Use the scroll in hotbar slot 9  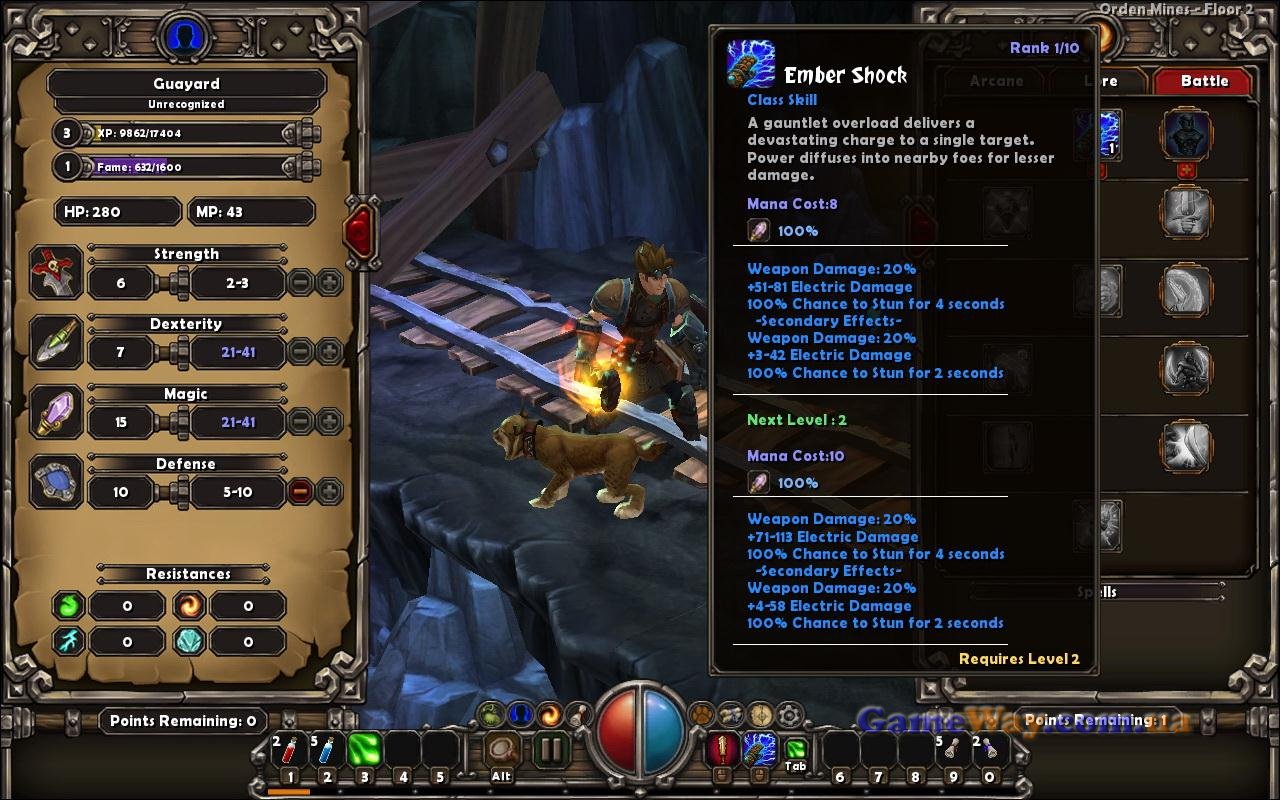click(951, 750)
